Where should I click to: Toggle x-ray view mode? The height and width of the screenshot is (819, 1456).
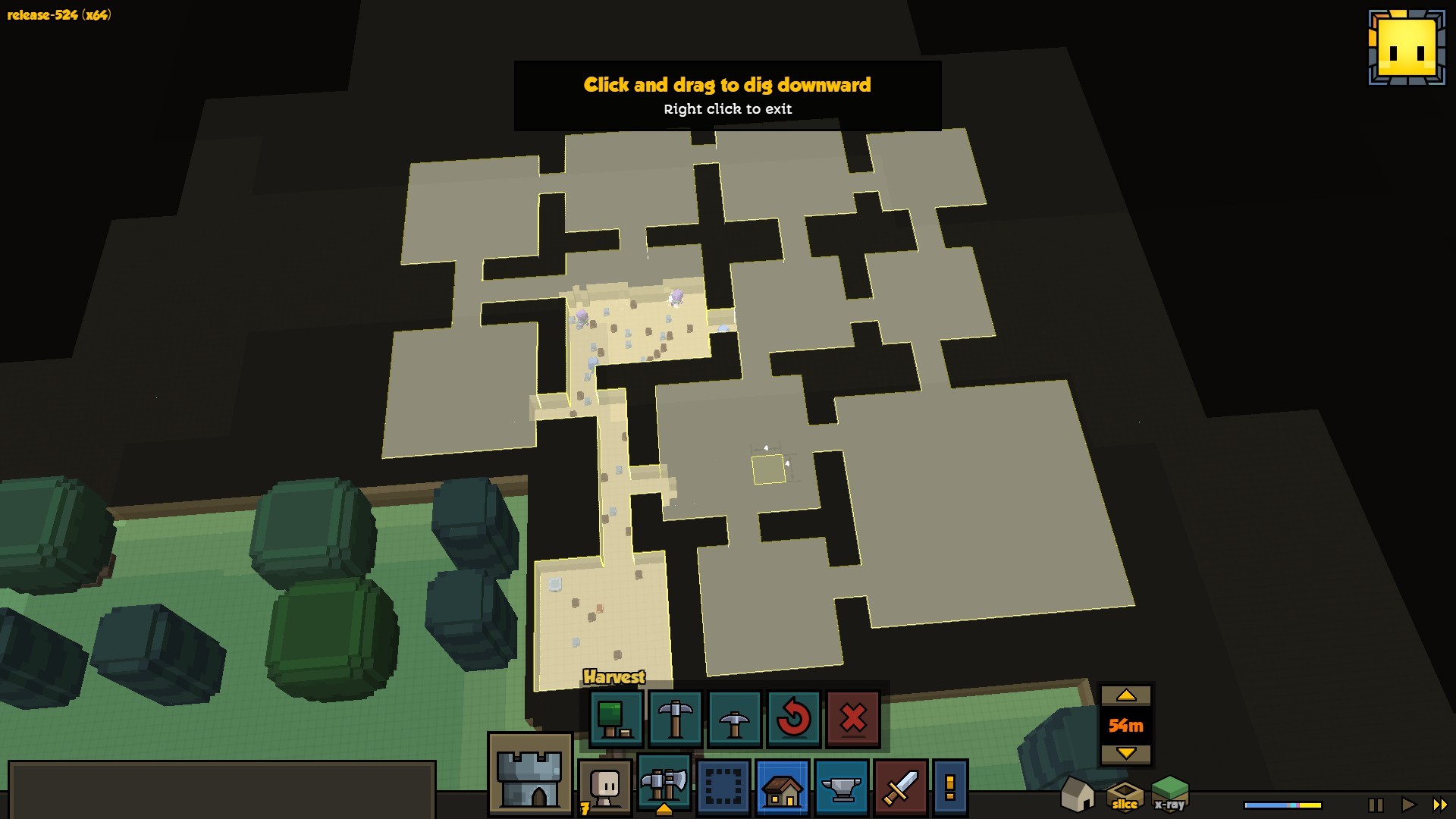[1169, 794]
